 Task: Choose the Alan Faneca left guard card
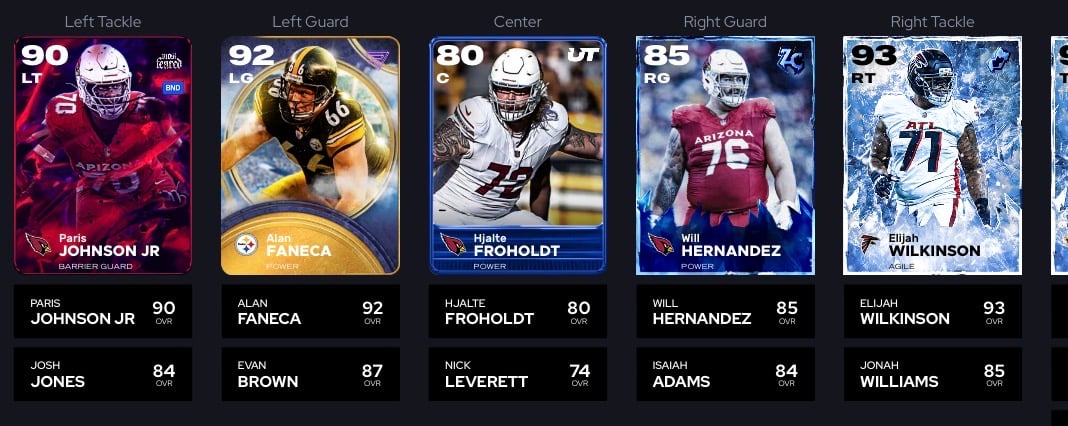[x=310, y=155]
